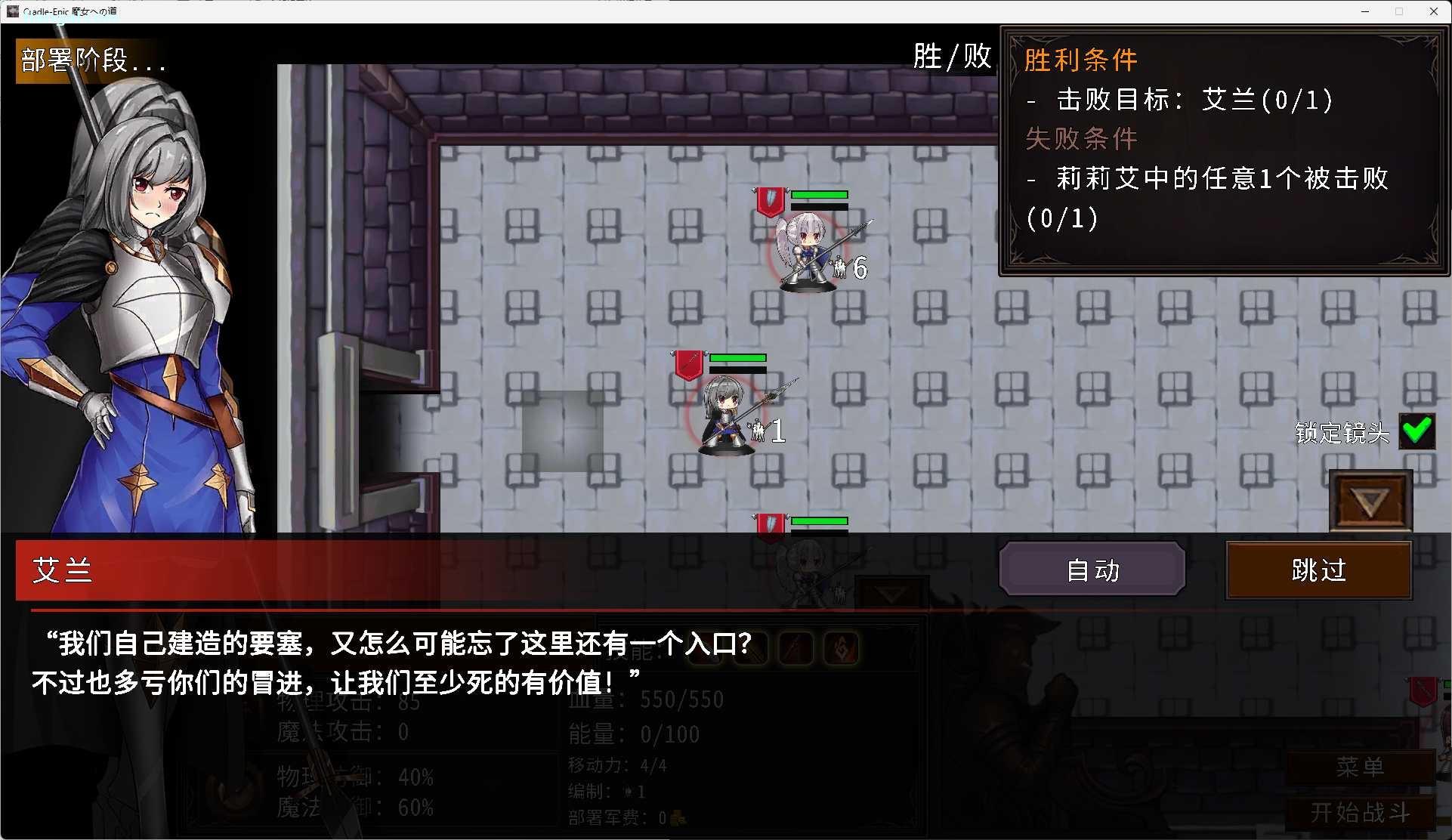Toggle the 胜/败 conditions panel header
The height and width of the screenshot is (840, 1452).
tap(951, 56)
